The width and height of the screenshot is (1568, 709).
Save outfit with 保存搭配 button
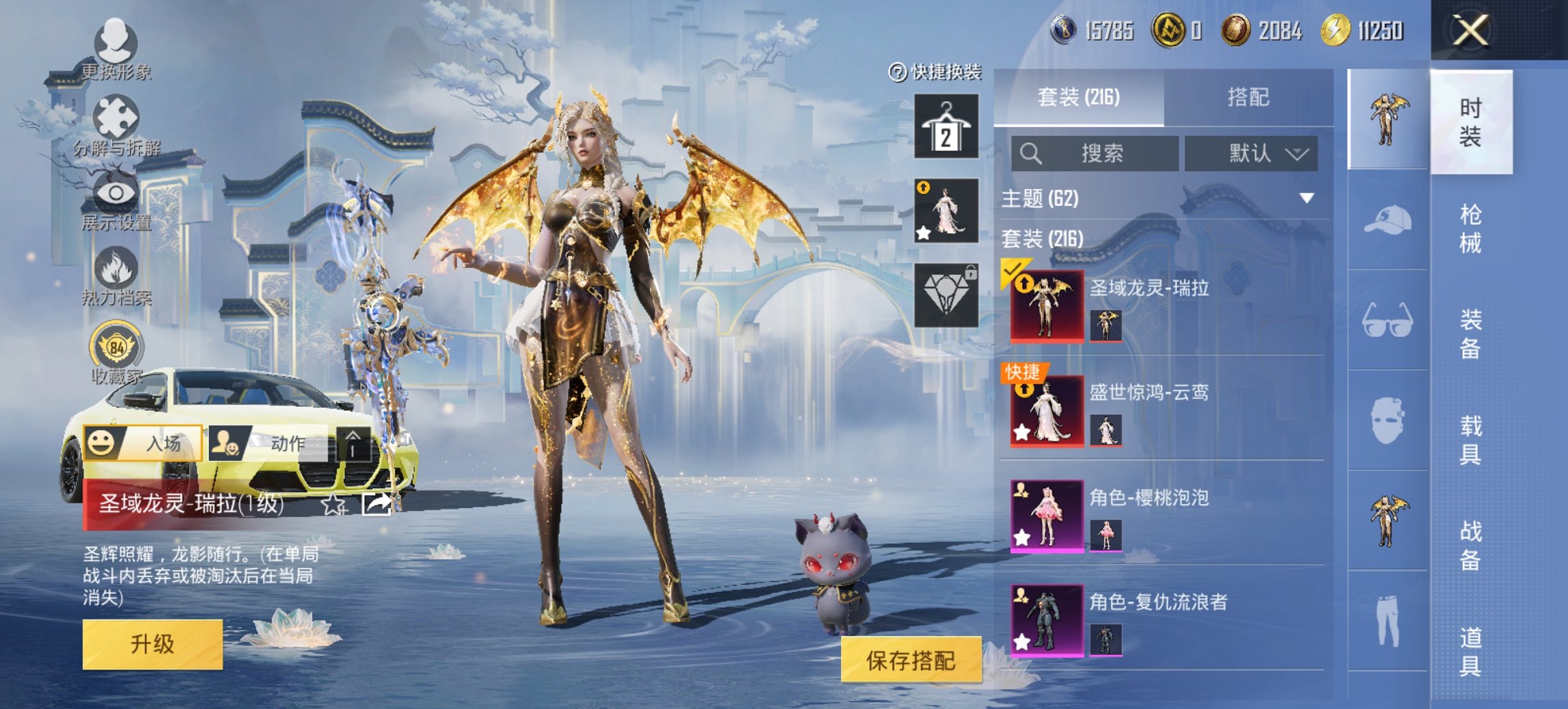[911, 660]
